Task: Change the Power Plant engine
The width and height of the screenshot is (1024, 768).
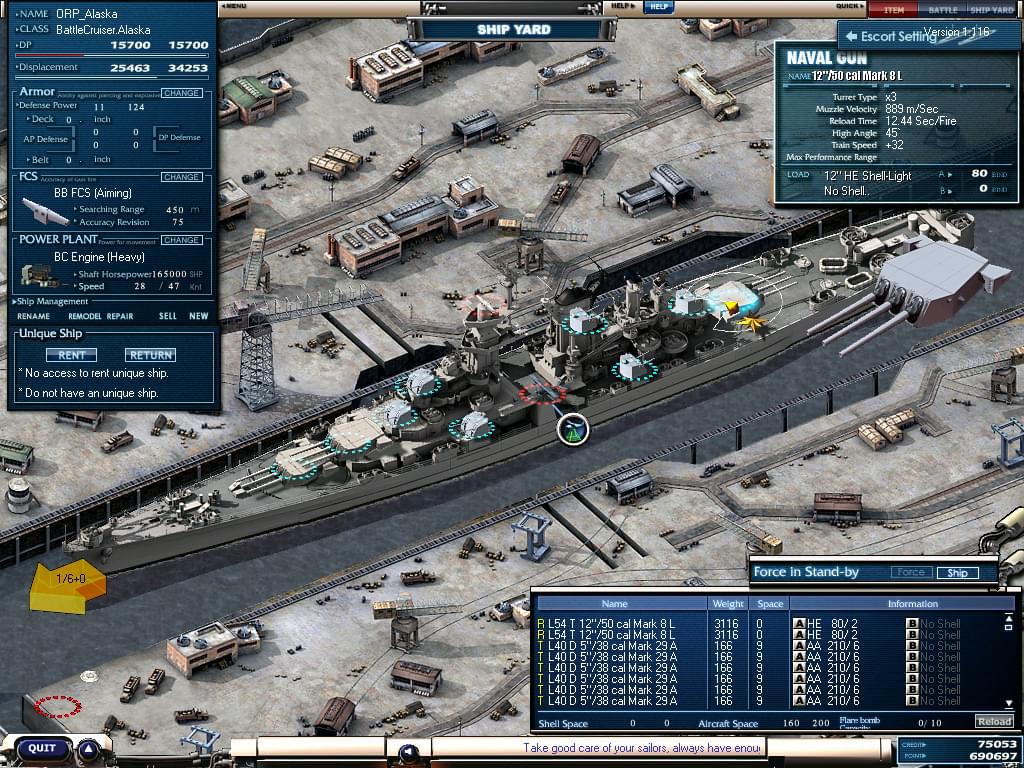Action: (x=181, y=240)
